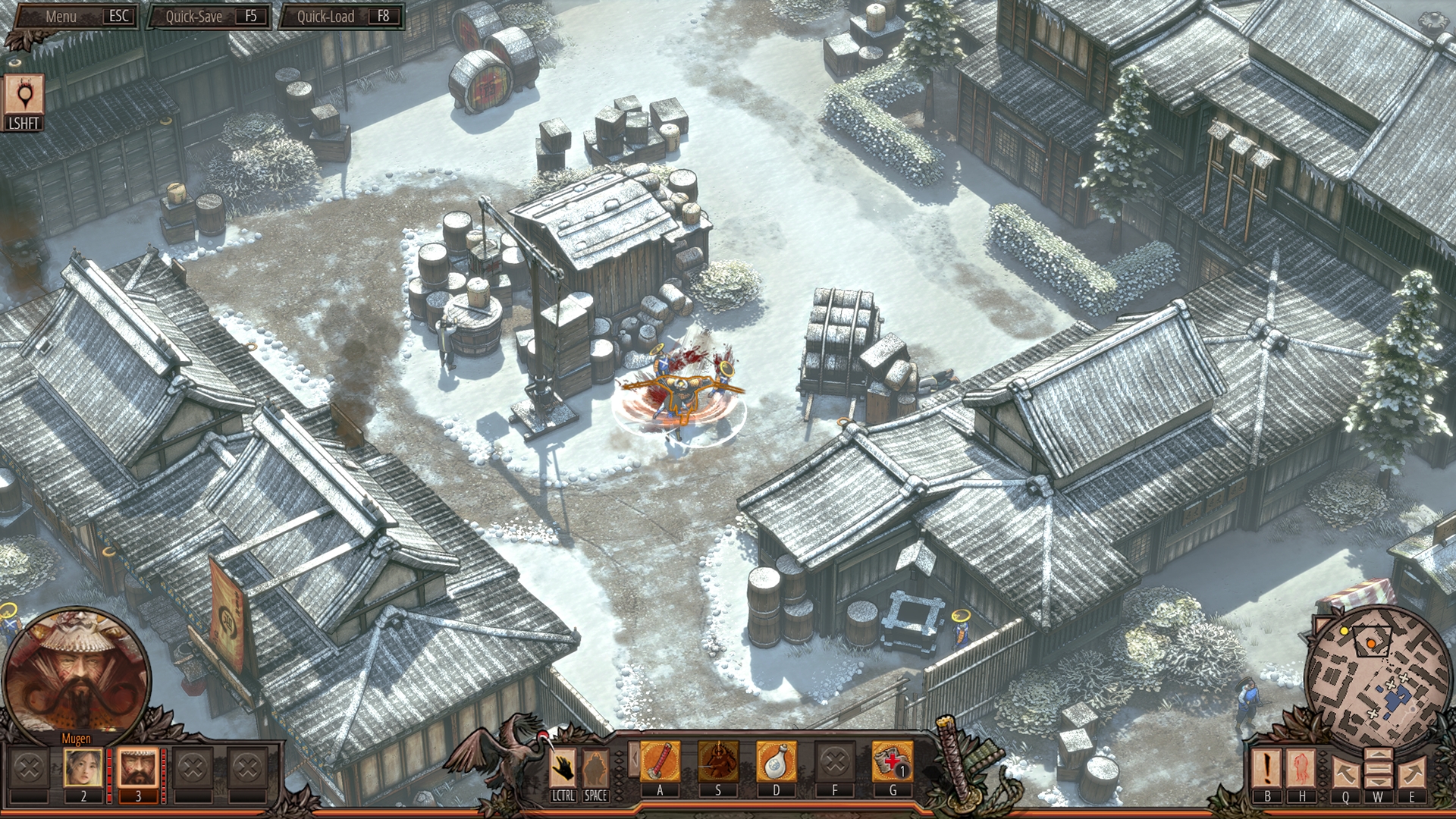Rotate the camera left
1456x819 pixels.
point(1345,772)
